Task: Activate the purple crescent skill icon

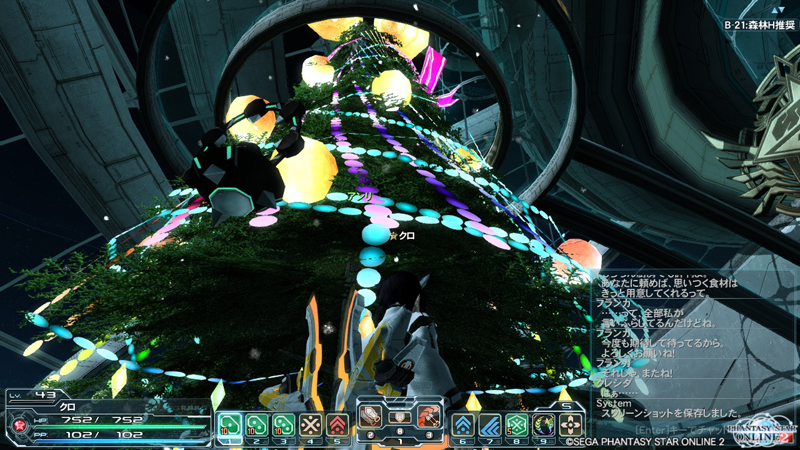Action: coord(543,425)
